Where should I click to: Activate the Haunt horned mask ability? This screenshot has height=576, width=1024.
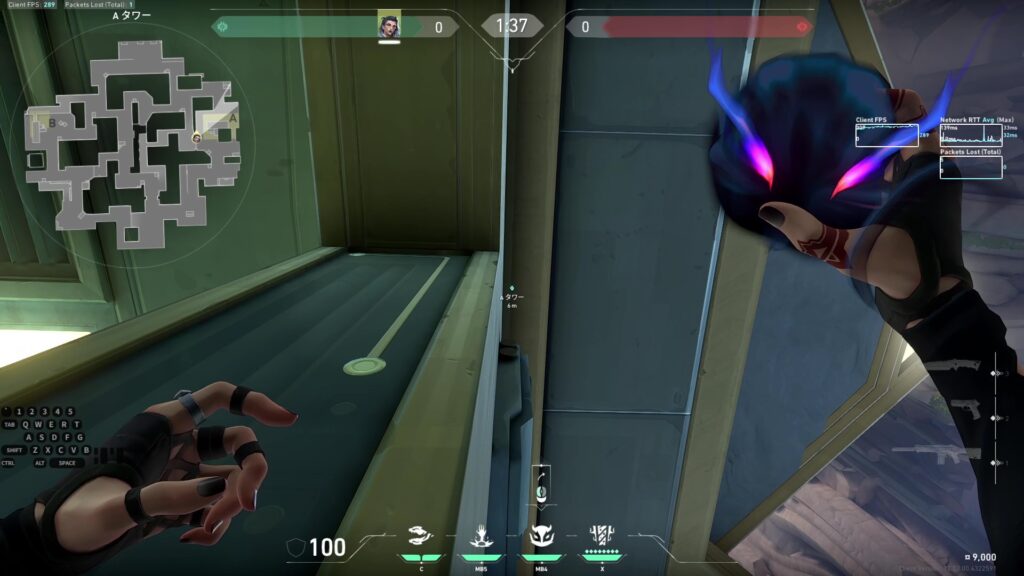click(x=541, y=536)
